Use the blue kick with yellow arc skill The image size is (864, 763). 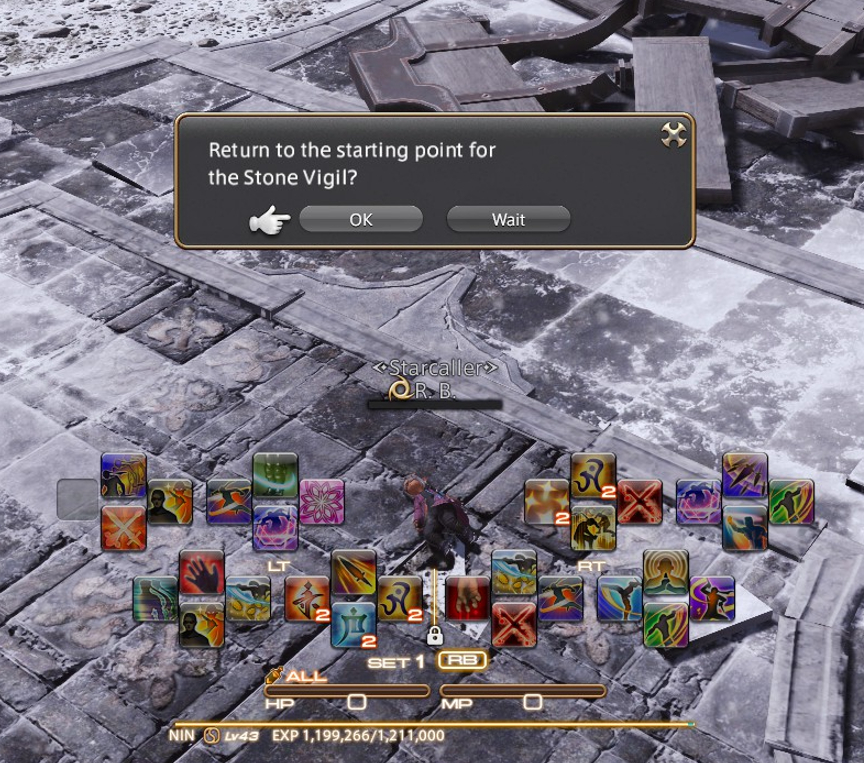coord(620,598)
